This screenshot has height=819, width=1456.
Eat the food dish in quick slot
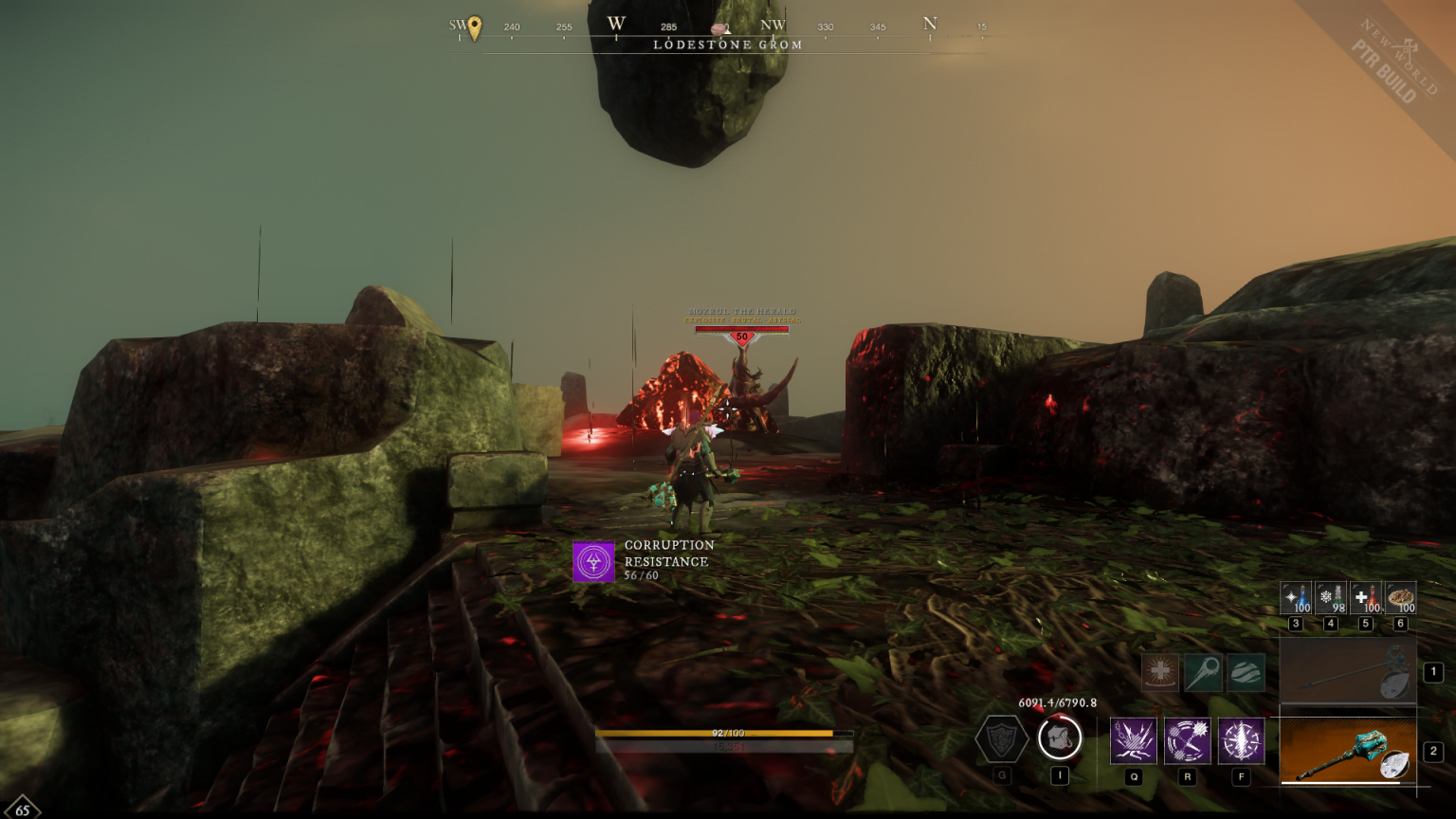point(1401,598)
